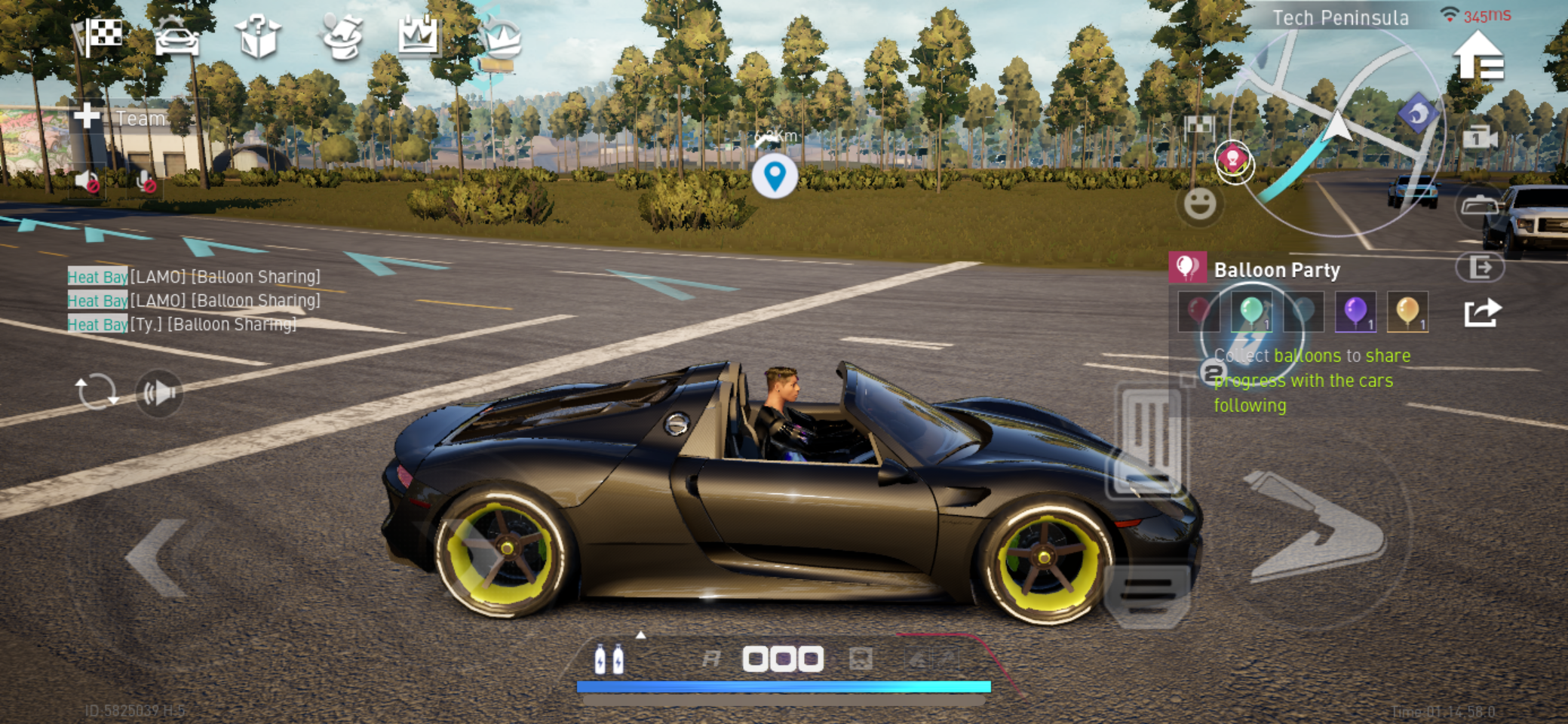
Task: Click the magic hat event icon
Action: pyautogui.click(x=343, y=36)
